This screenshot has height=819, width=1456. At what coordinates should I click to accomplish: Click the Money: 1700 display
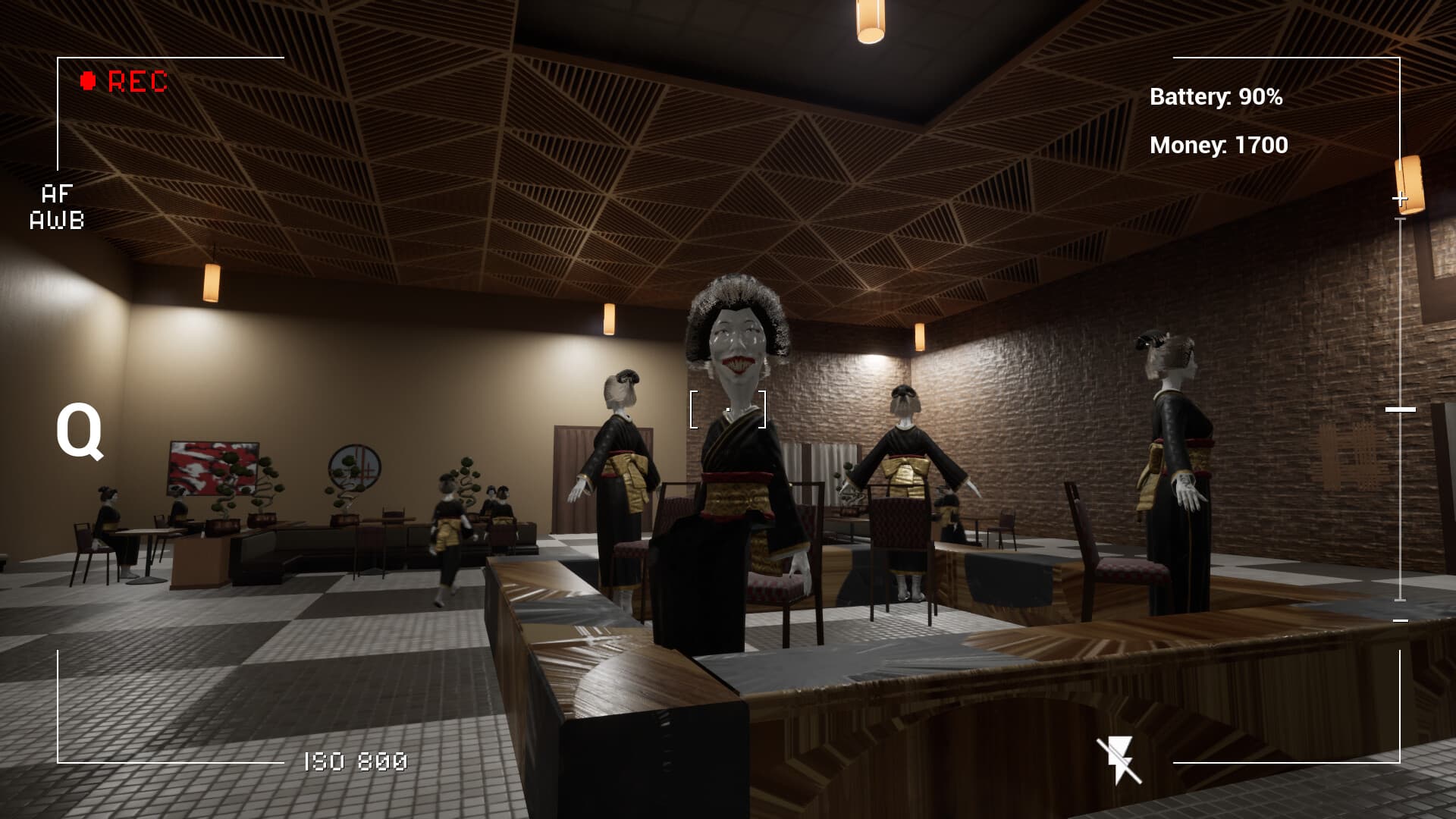click(1218, 146)
